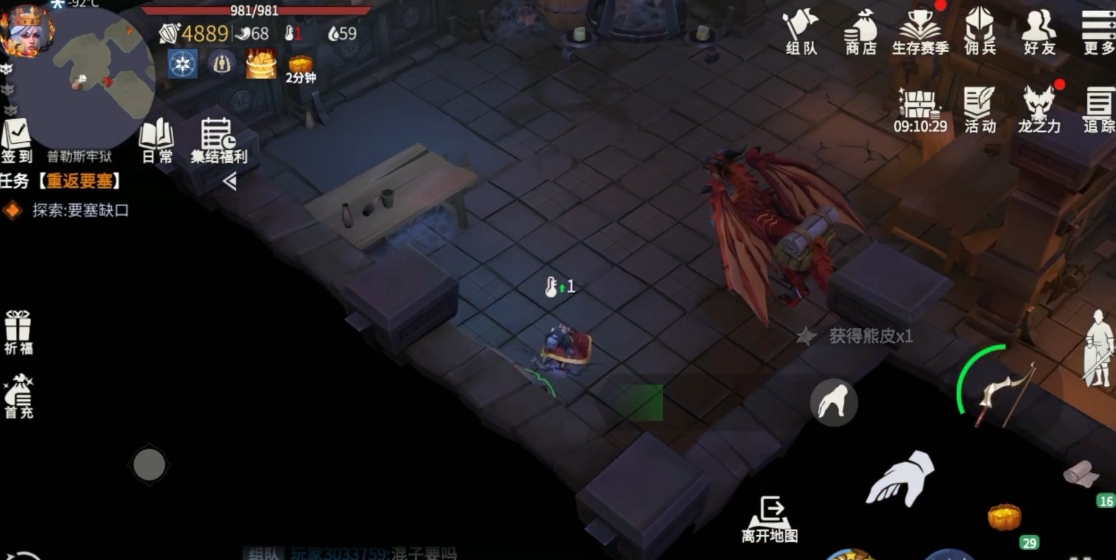Open the 首充 first recharge offer
Viewport: 1116px width, 560px height.
[x=18, y=395]
